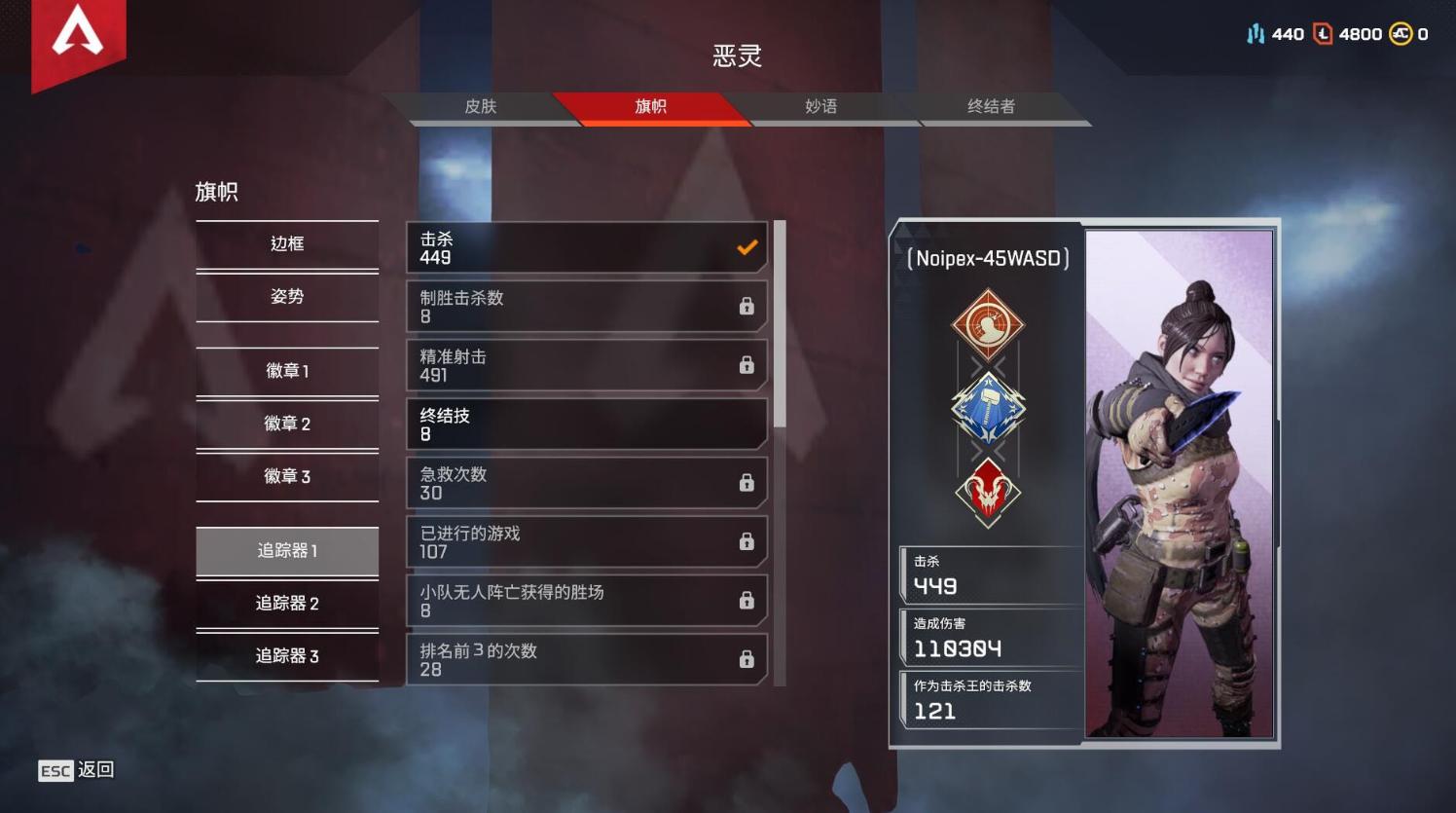Select 追踪器2 in the sidebar
This screenshot has width=1456, height=813.
pyautogui.click(x=287, y=604)
